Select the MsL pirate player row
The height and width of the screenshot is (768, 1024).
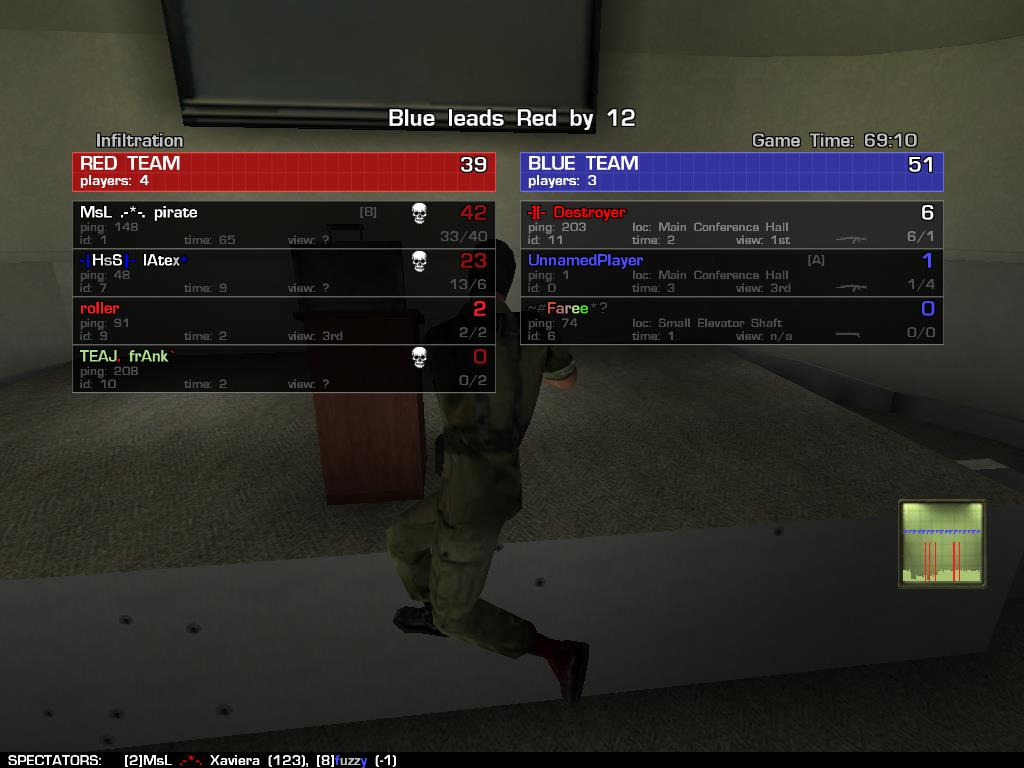[283, 225]
